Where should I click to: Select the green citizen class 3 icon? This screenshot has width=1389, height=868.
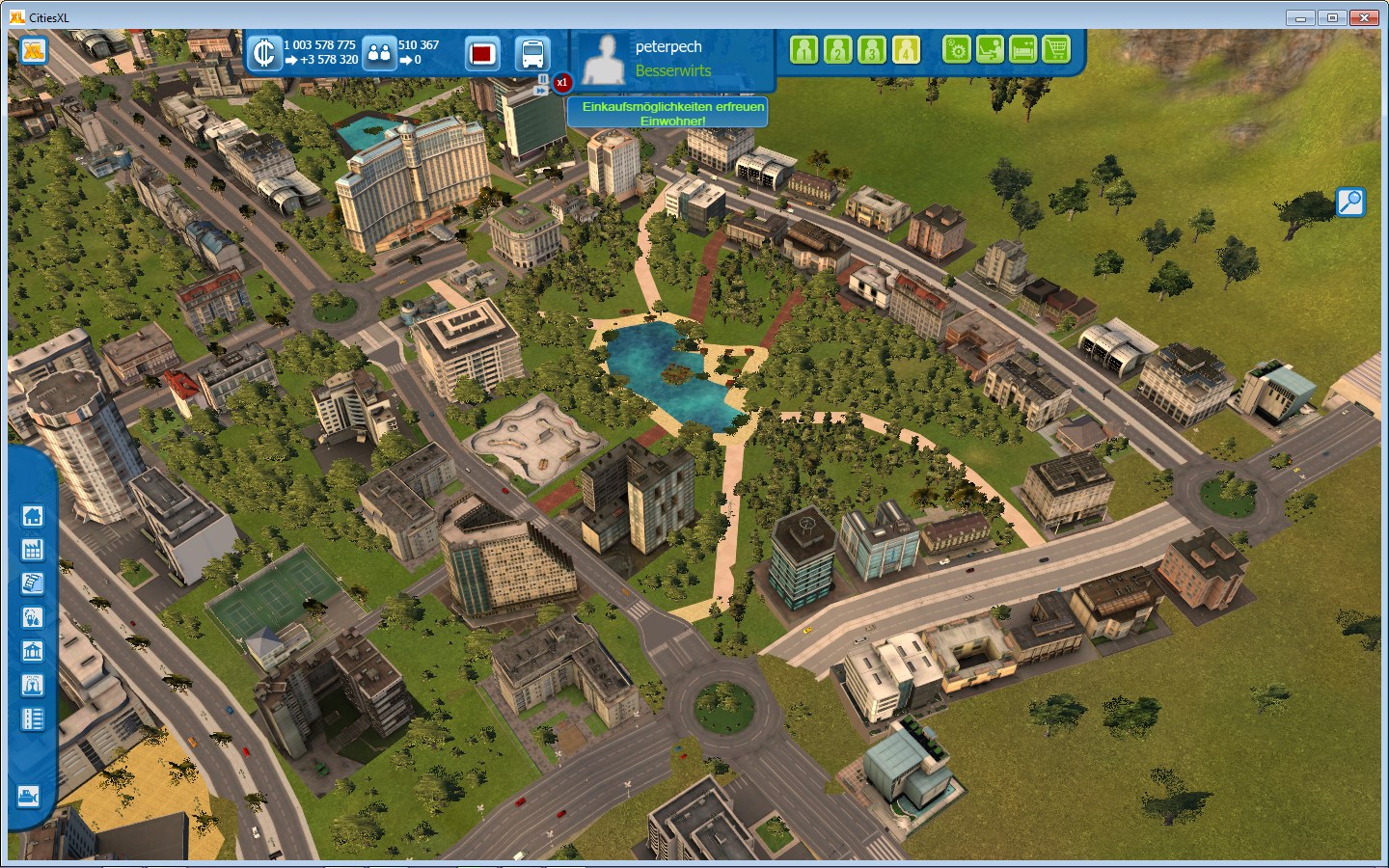pyautogui.click(x=871, y=49)
